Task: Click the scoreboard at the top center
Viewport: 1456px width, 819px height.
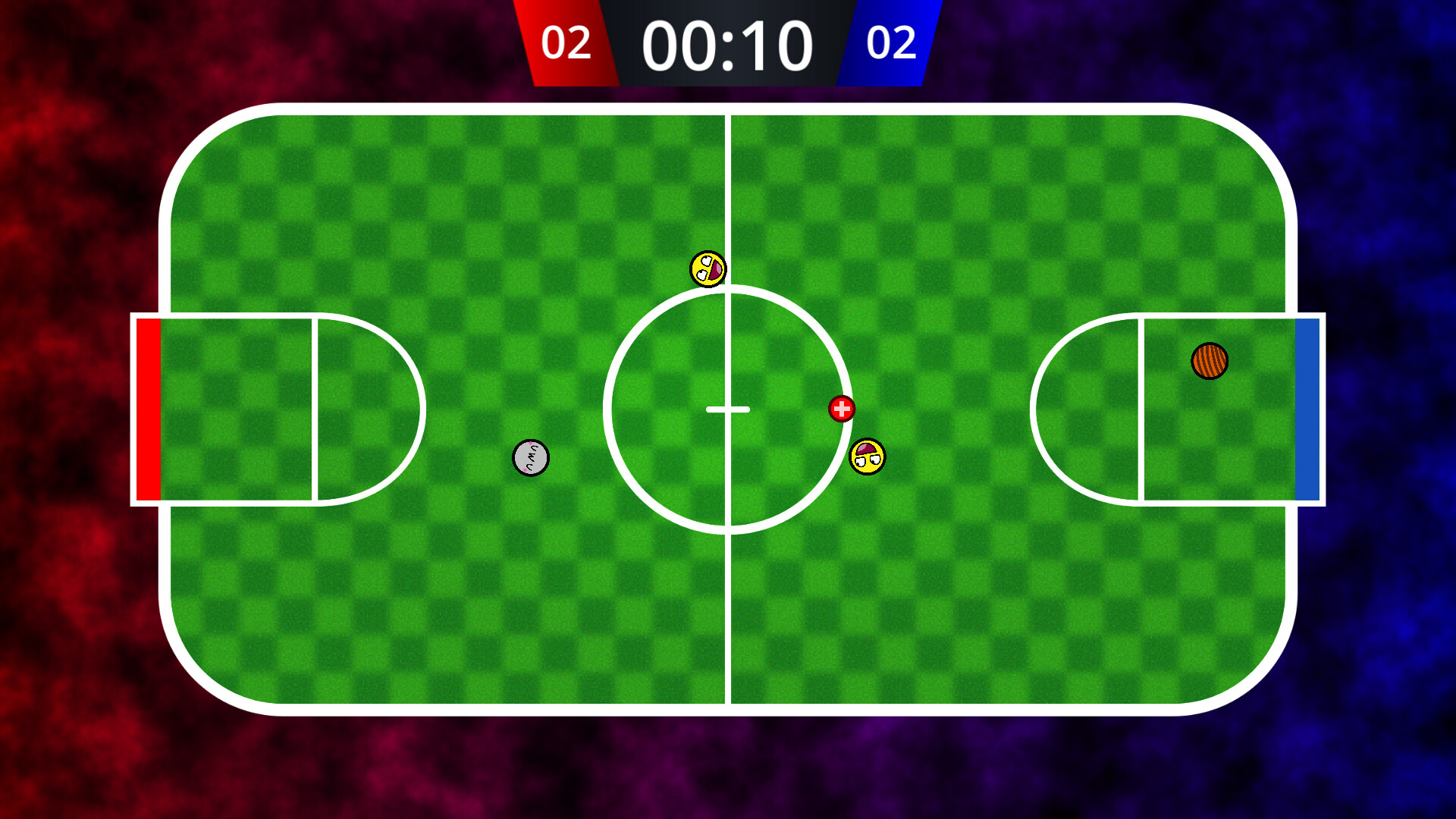Action: (728, 43)
